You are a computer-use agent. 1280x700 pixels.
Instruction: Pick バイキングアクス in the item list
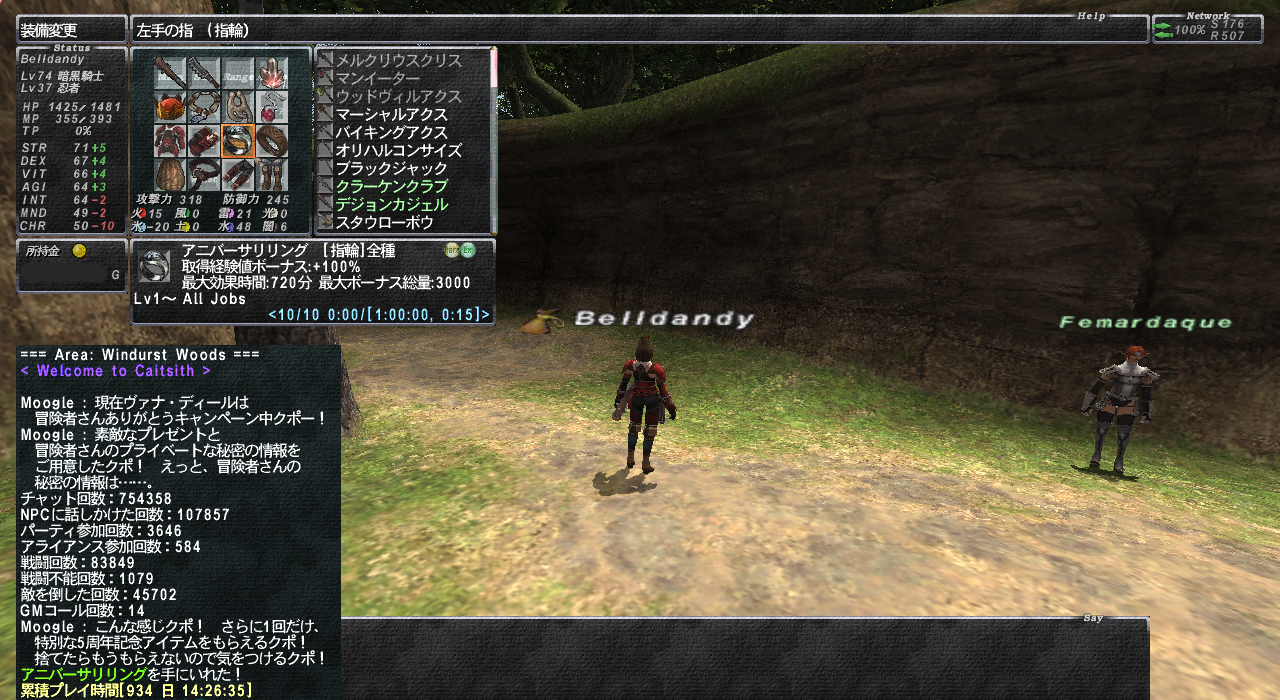[391, 132]
